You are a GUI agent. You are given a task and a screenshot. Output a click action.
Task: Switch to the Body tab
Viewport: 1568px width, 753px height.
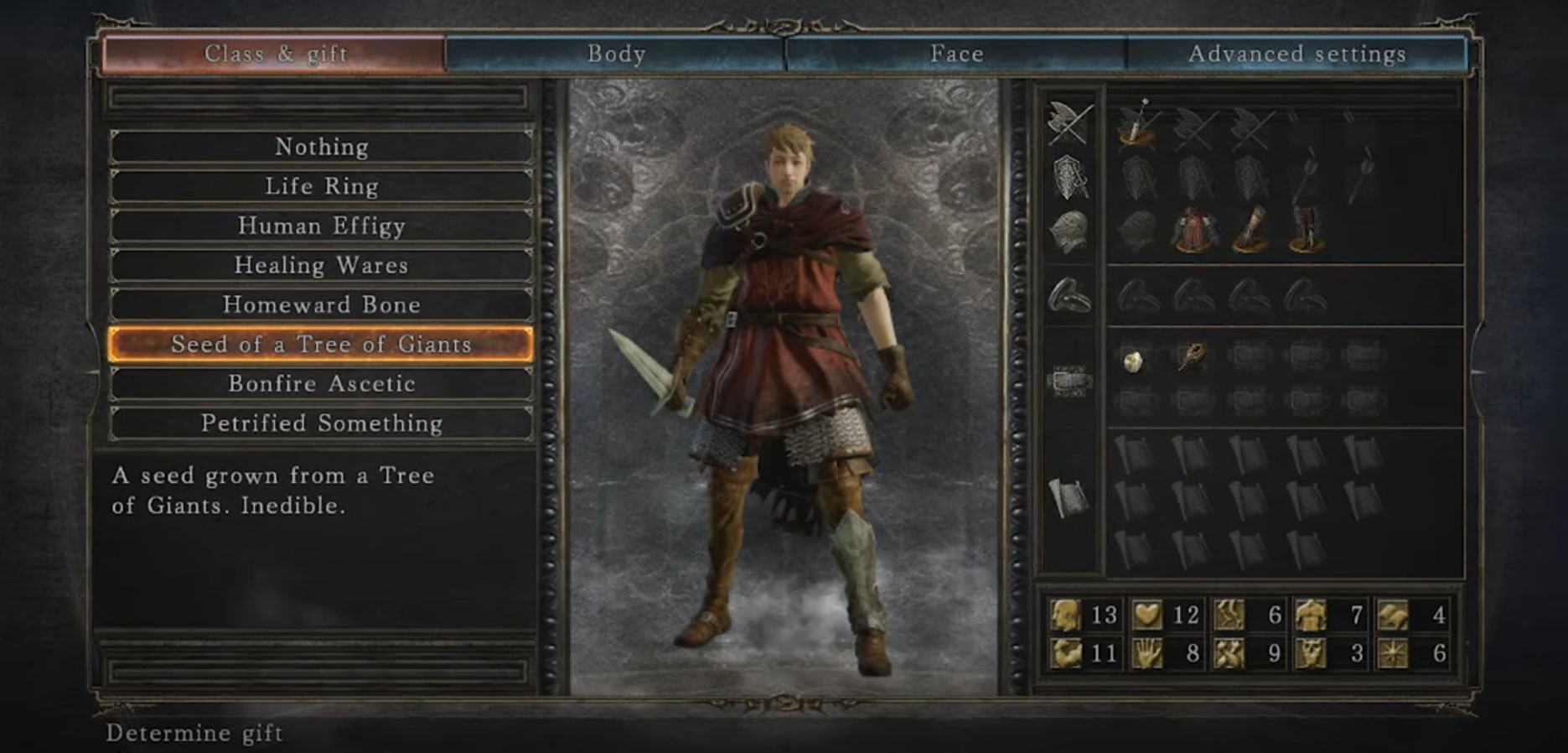(616, 54)
